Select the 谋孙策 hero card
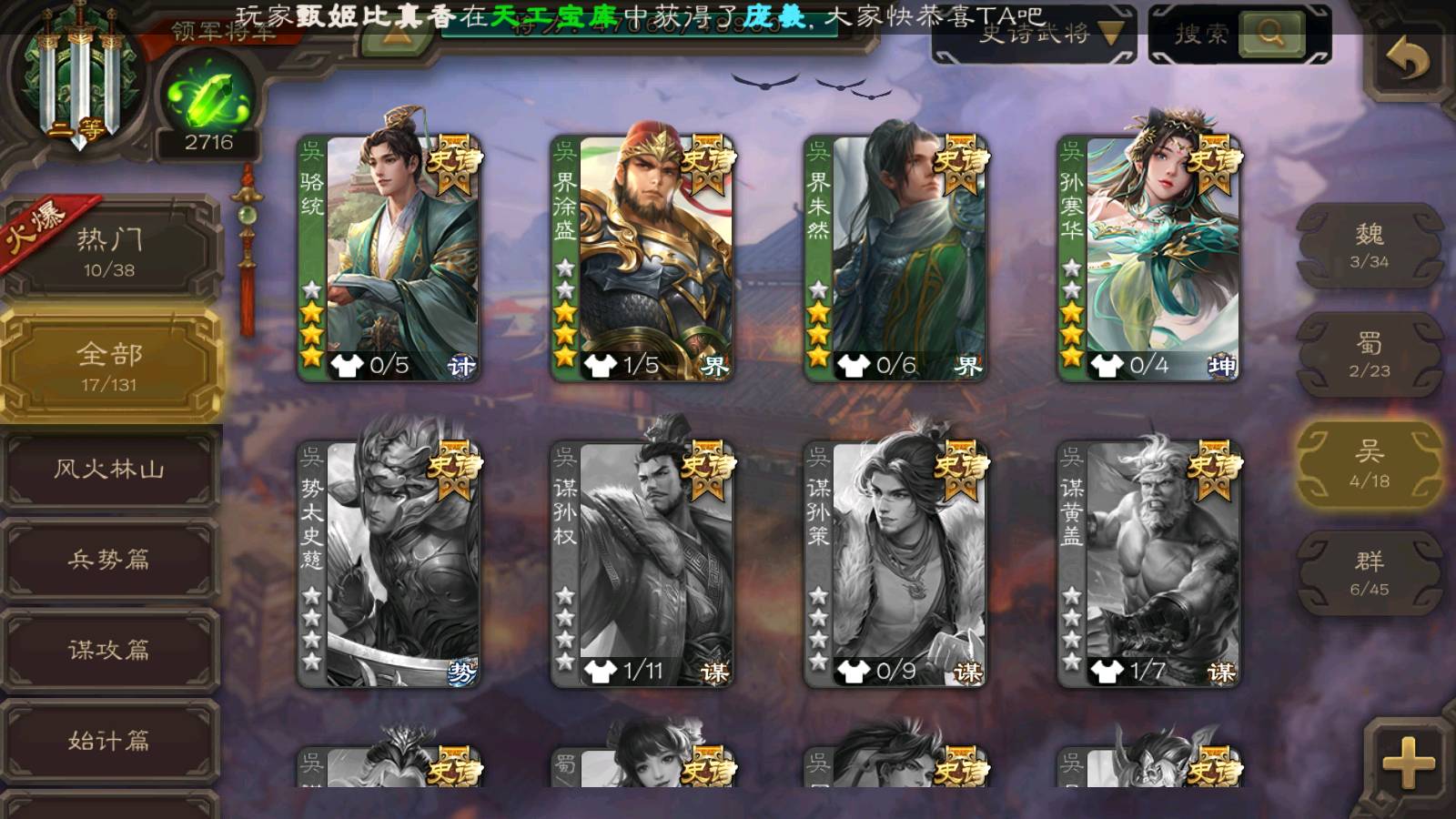The width and height of the screenshot is (1456, 819). (895, 564)
